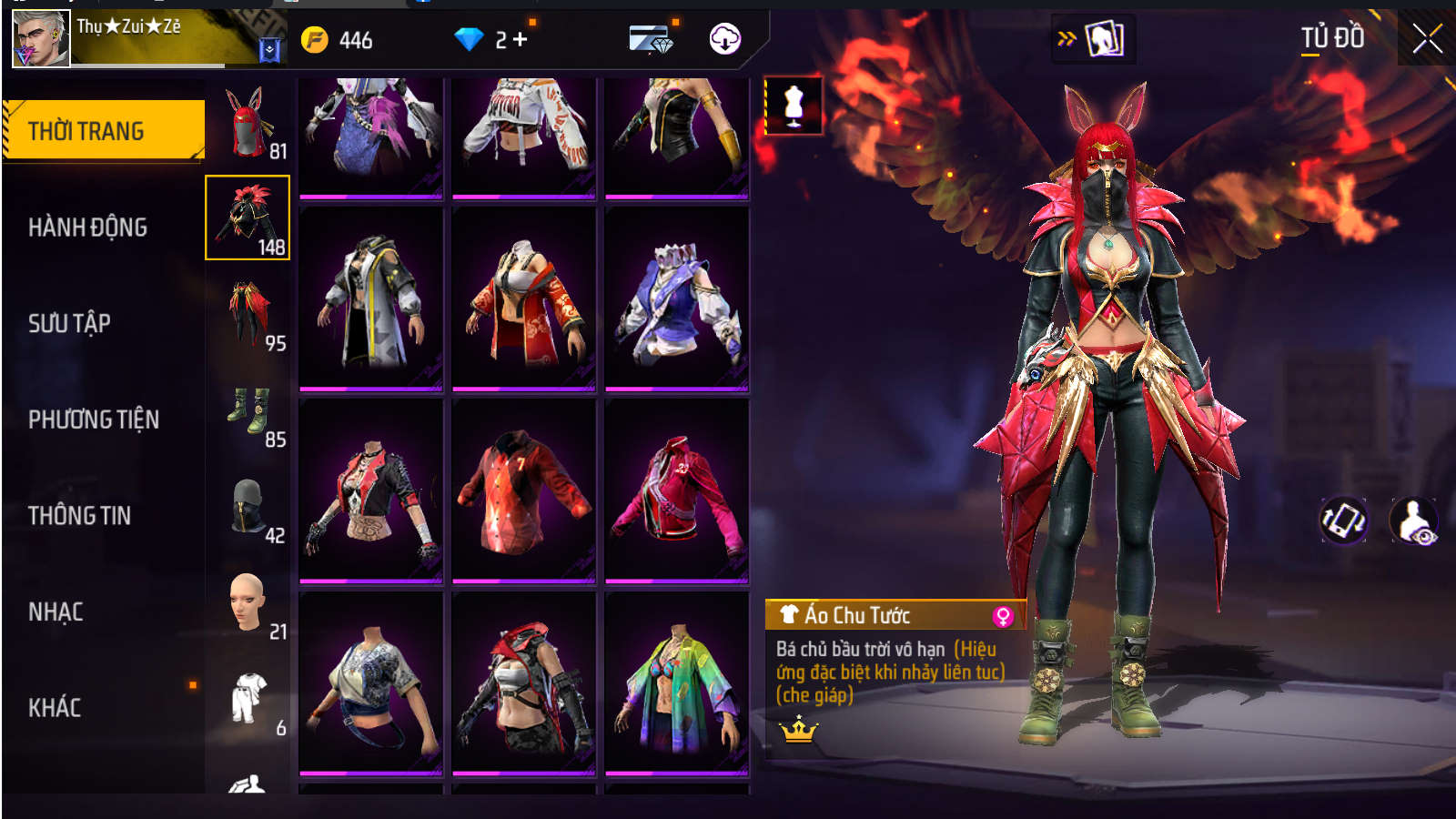
Task: Toggle the mannequin preview icon
Action: 794,106
